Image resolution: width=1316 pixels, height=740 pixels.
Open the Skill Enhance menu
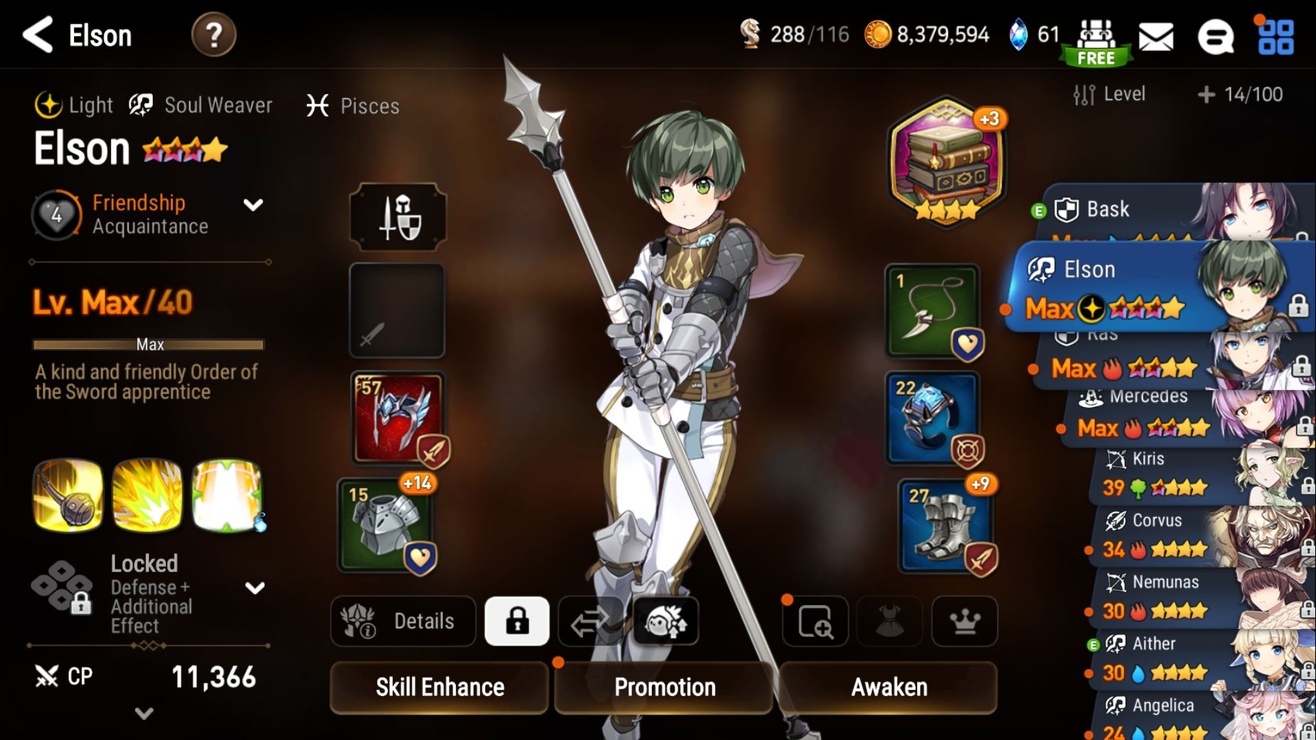pos(439,687)
